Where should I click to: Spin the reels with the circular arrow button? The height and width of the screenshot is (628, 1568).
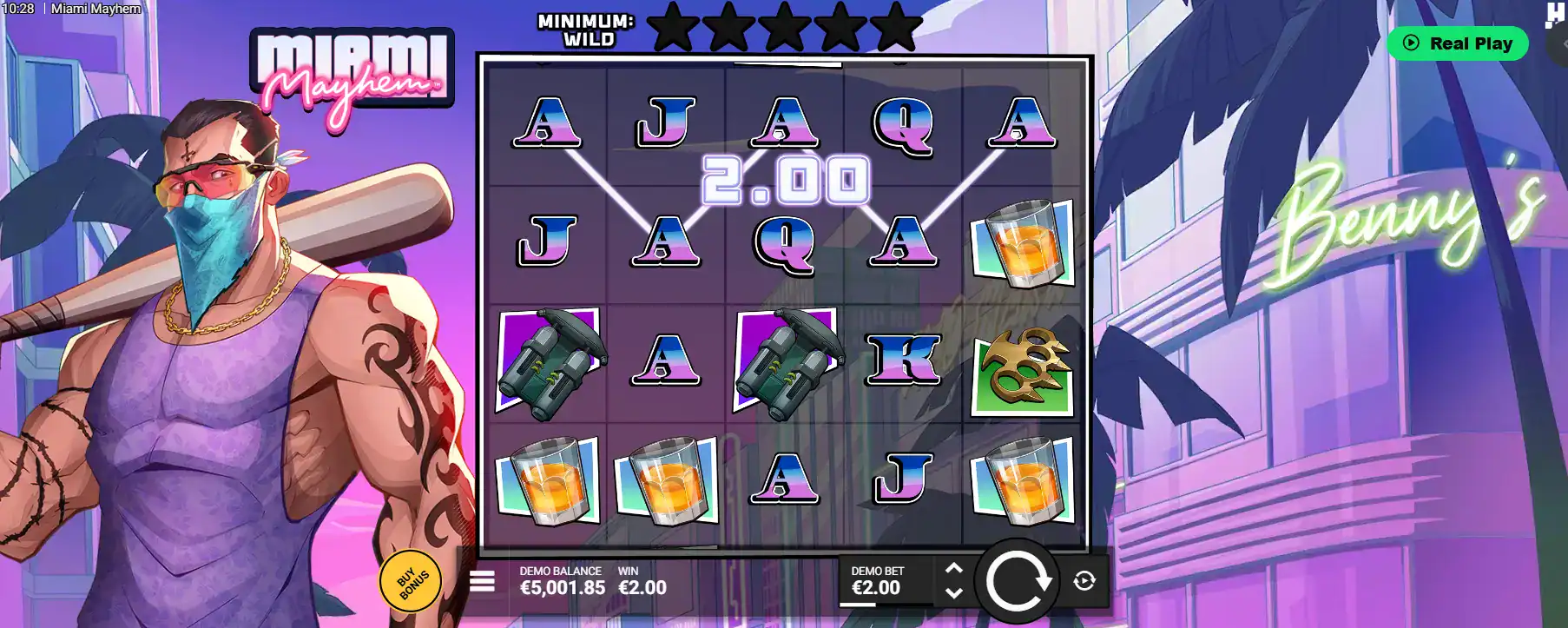(x=1018, y=581)
